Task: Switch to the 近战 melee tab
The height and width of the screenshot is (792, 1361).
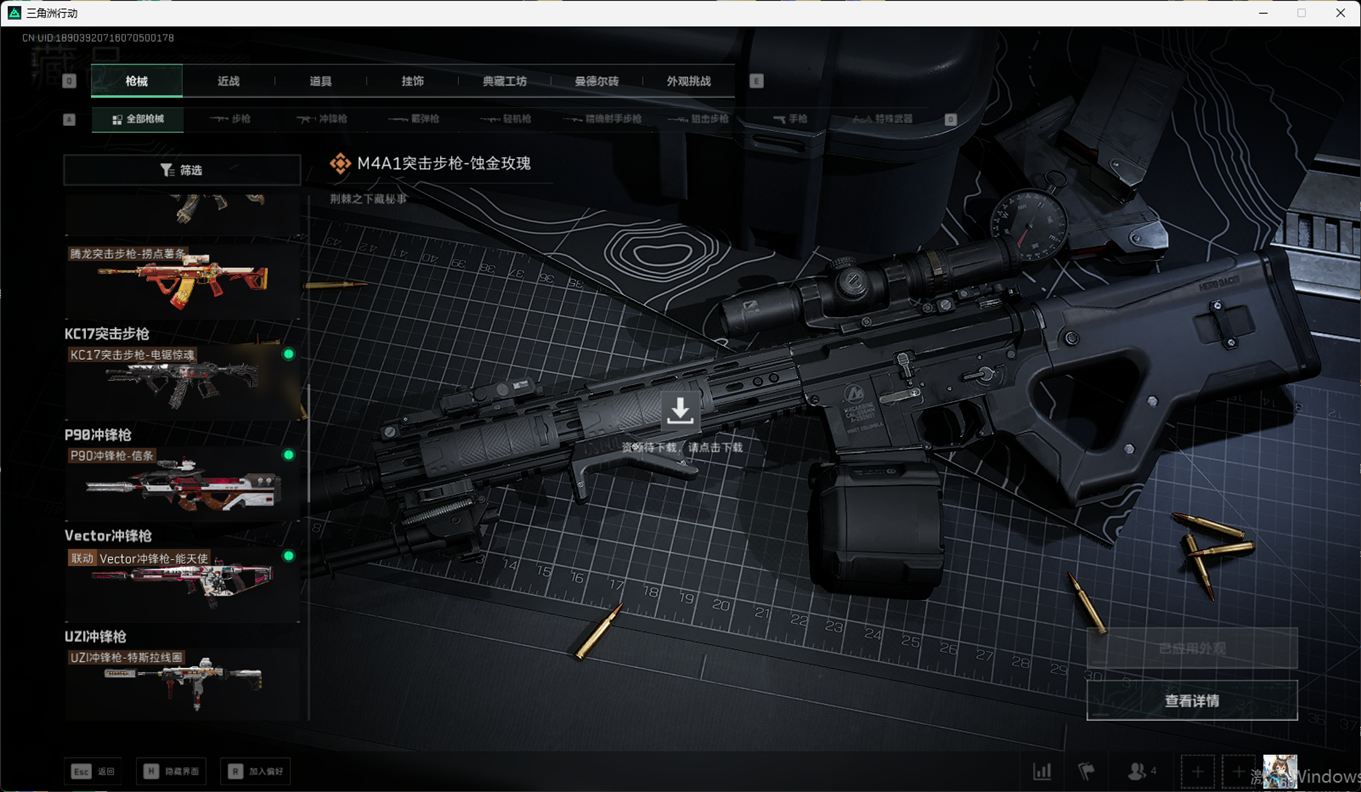Action: coord(228,81)
